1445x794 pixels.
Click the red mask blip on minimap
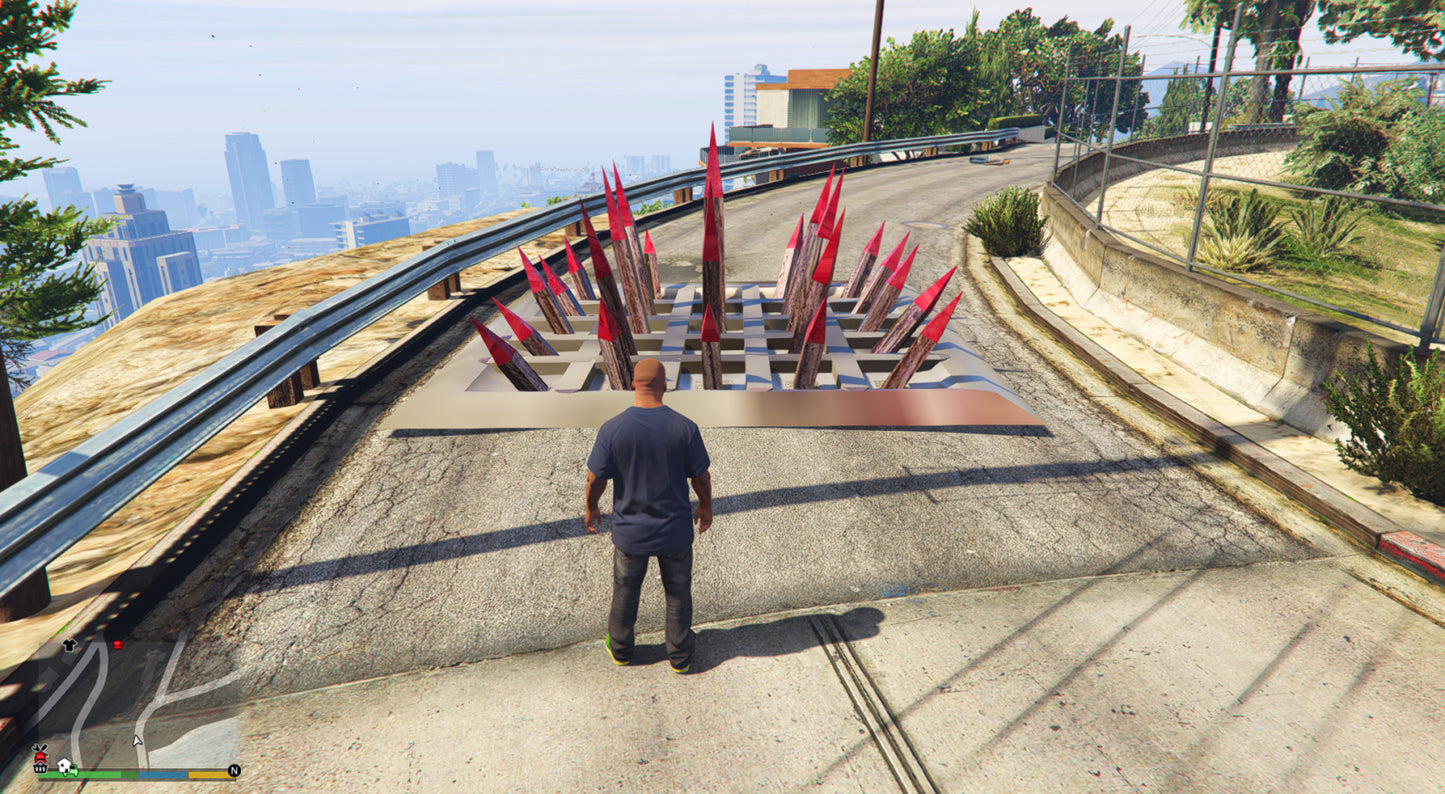click(118, 645)
